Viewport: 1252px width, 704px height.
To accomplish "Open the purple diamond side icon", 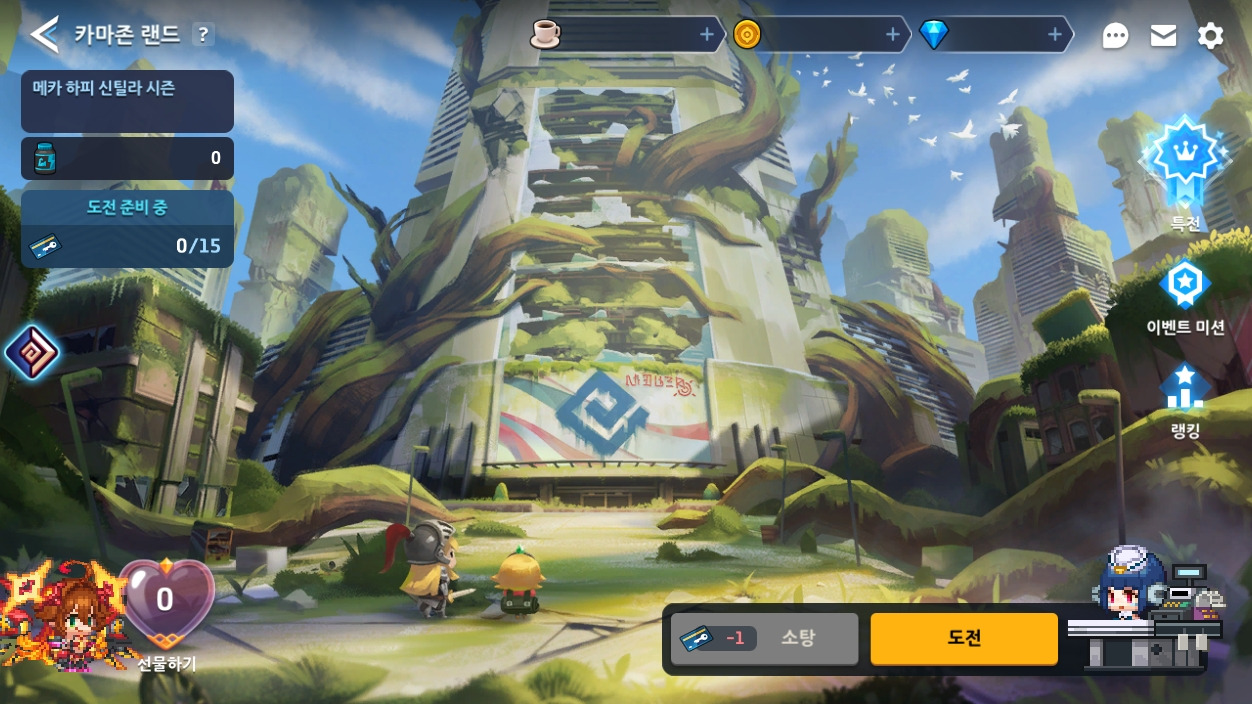I will (x=31, y=352).
